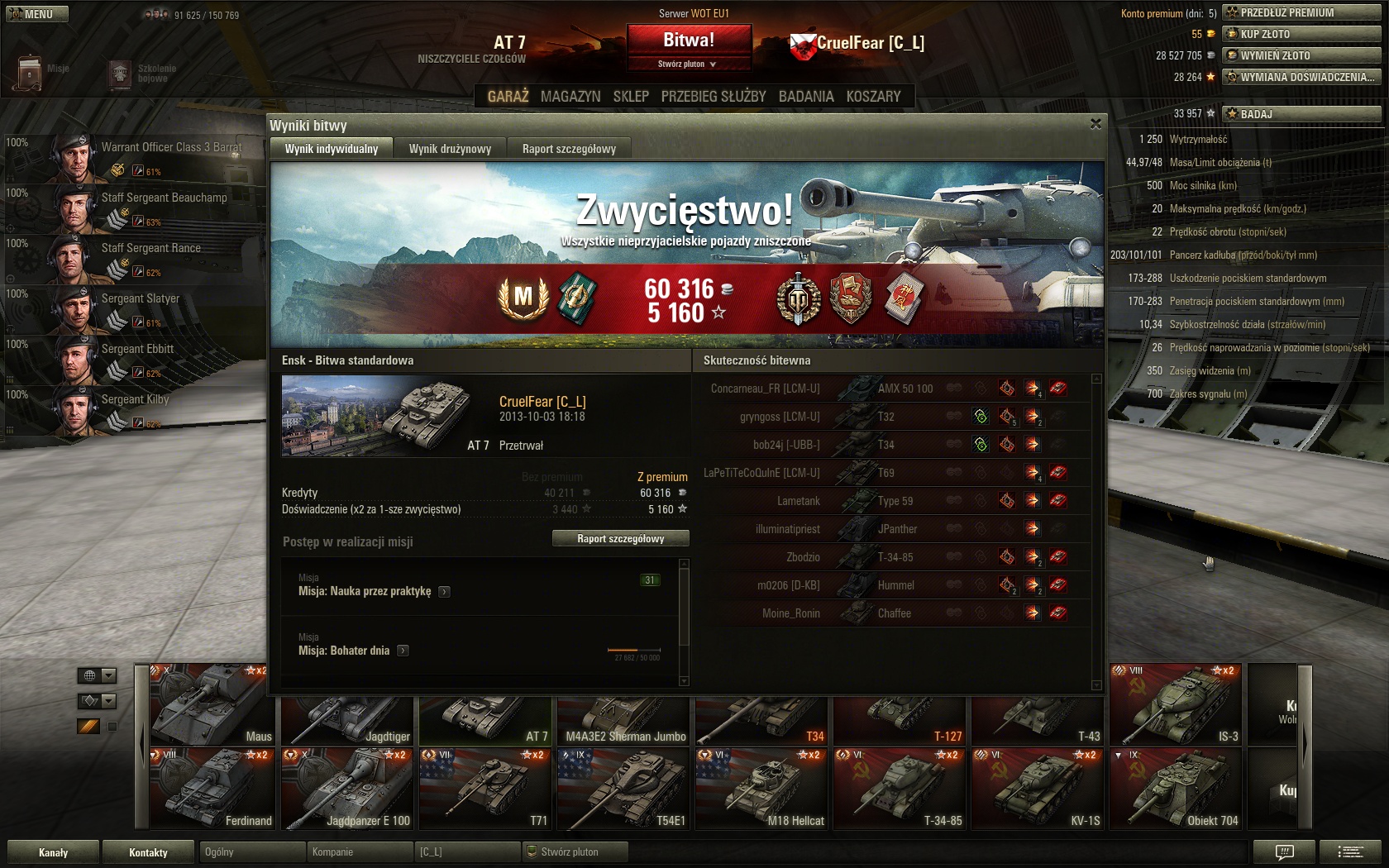
Task: Select the WYMIEŃ ZŁOTO button
Action: coord(1301,55)
